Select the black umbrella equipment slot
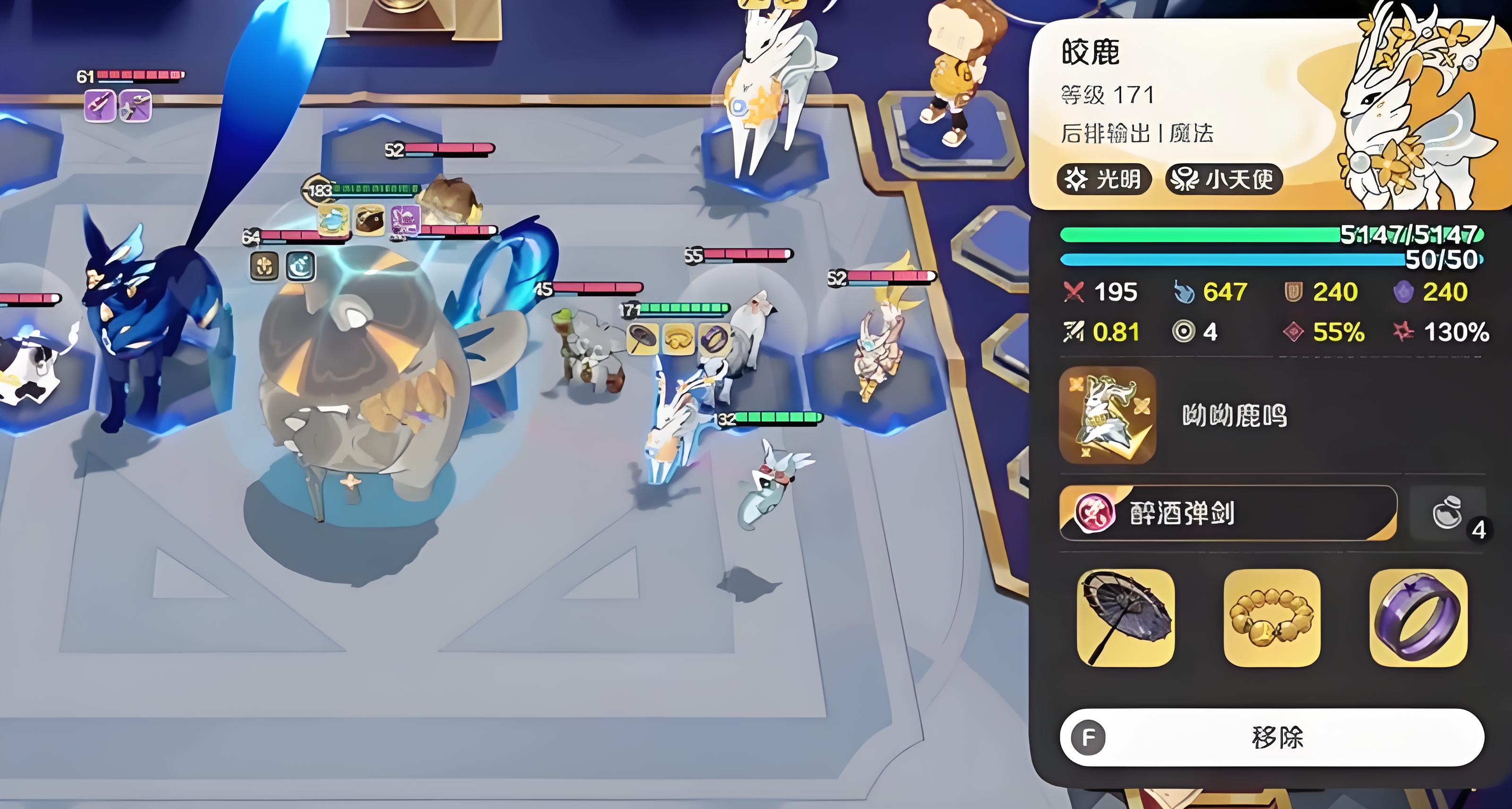 pos(1125,617)
